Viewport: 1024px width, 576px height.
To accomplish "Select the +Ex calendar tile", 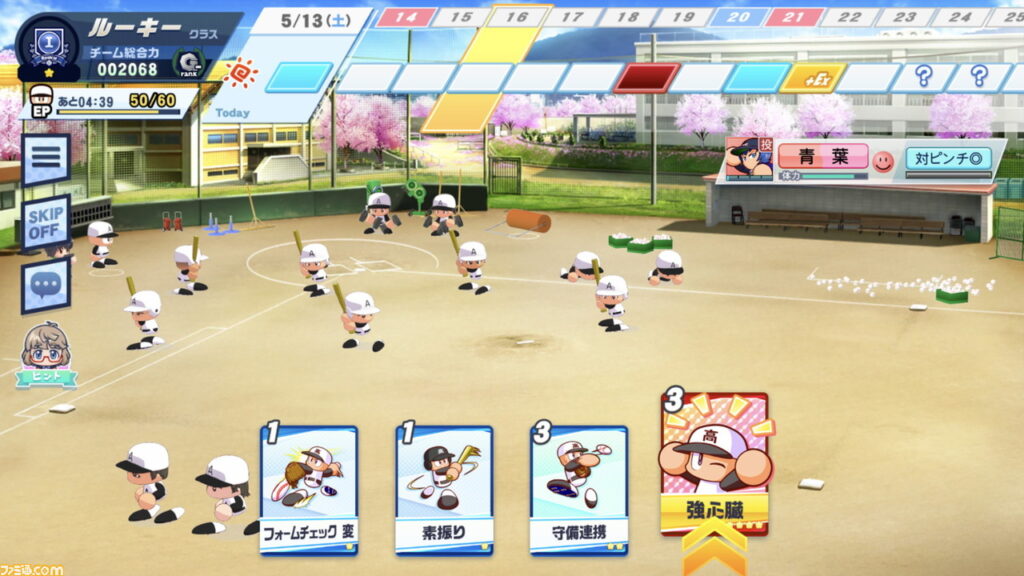I will click(x=812, y=78).
